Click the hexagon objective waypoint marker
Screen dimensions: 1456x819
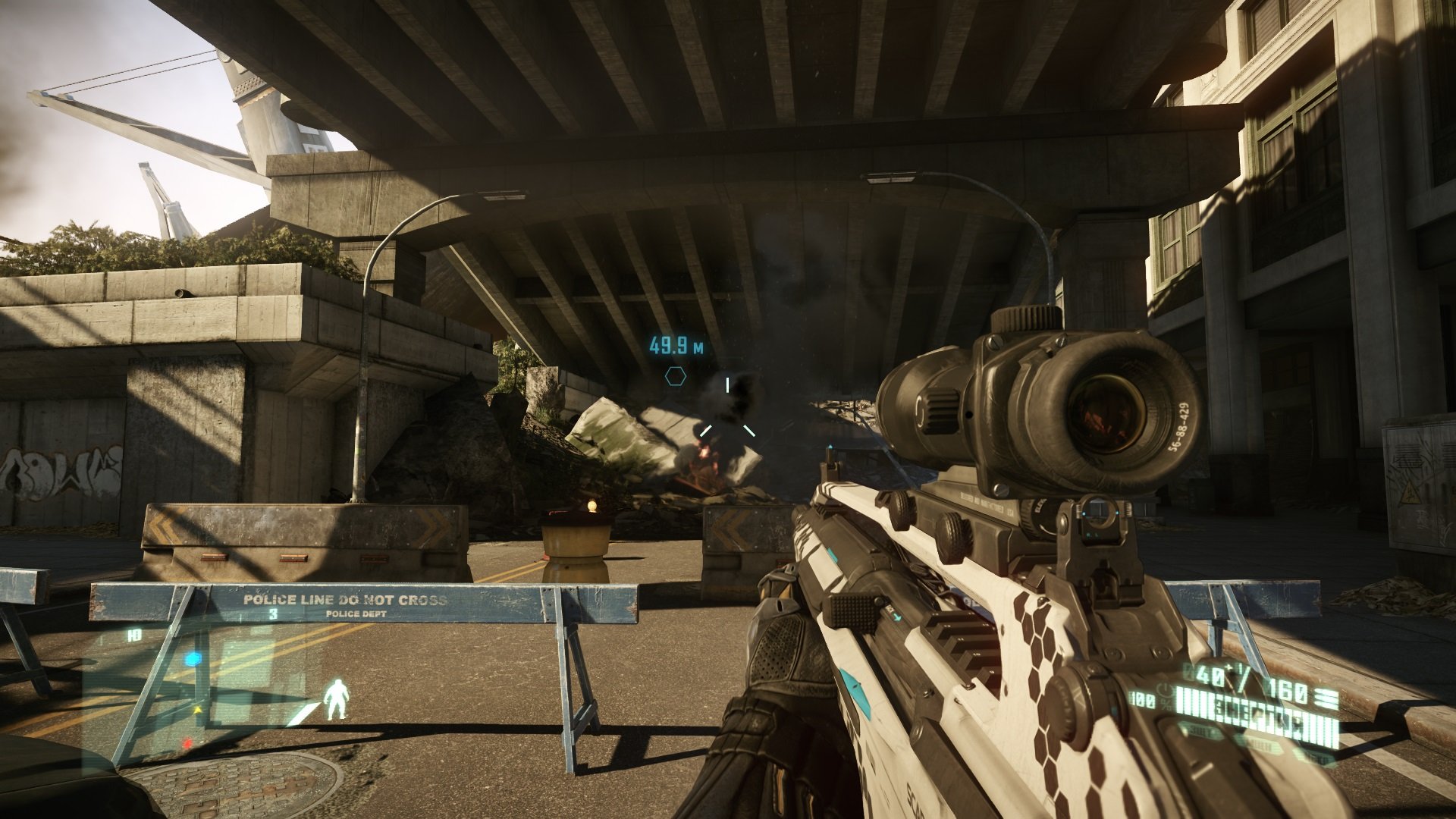pyautogui.click(x=676, y=375)
